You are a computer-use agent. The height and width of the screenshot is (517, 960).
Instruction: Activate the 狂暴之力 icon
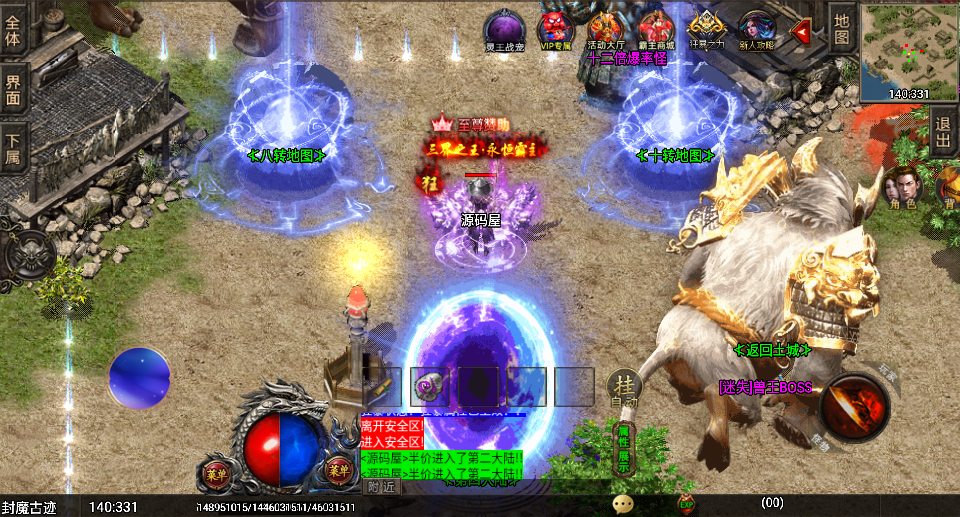(x=707, y=28)
